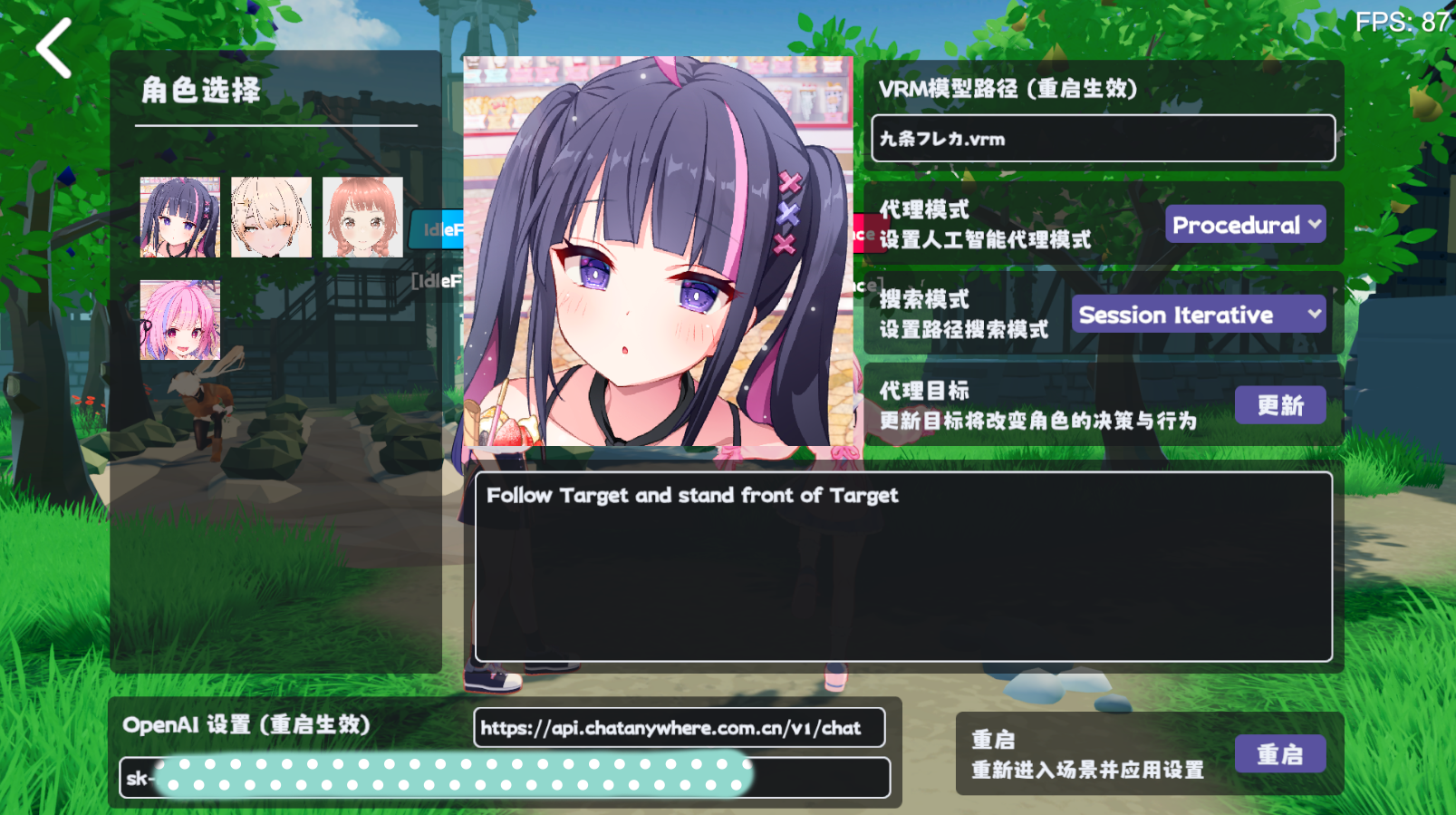This screenshot has width=1456, height=815.
Task: Open the Session Iterative search mode dropdown
Action: point(1198,315)
